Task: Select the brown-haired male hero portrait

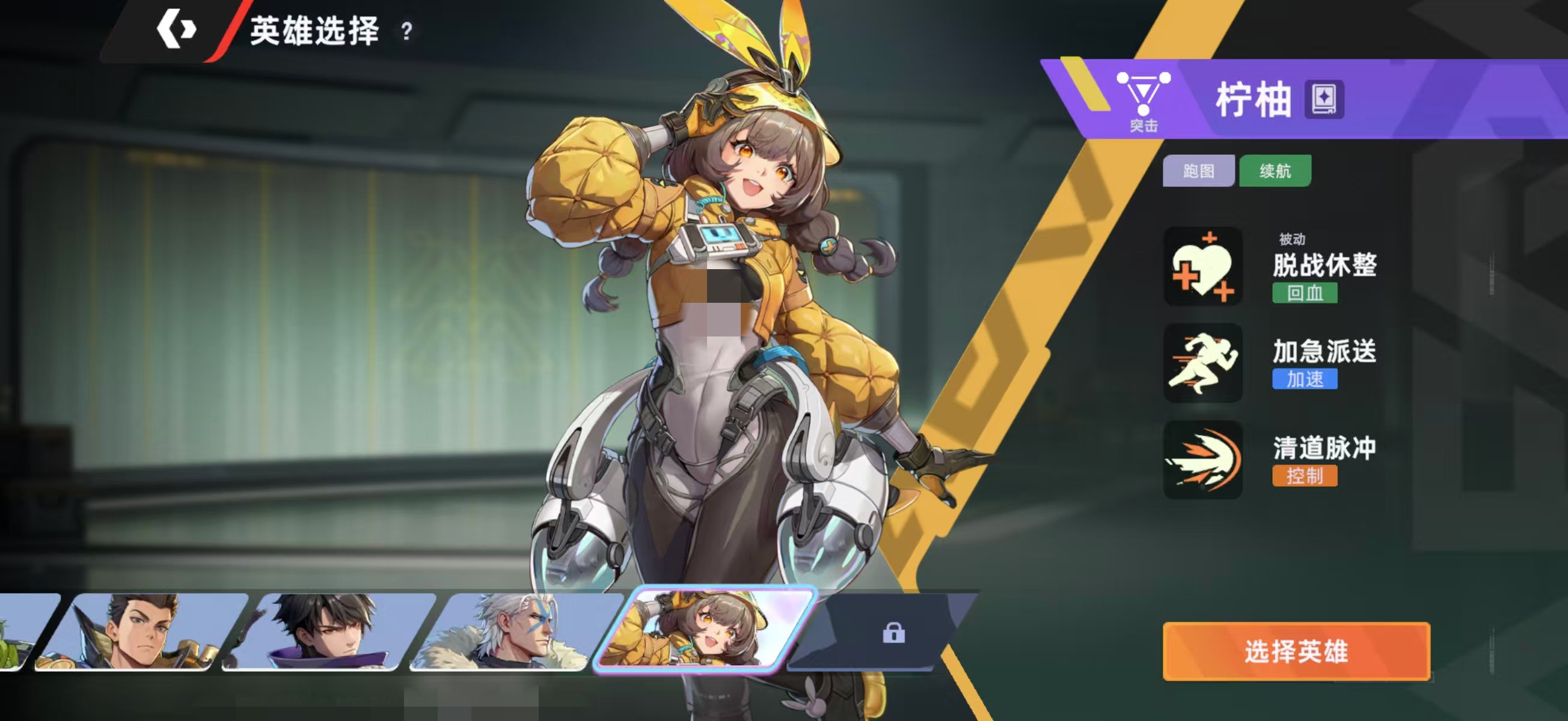Action: coord(141,631)
